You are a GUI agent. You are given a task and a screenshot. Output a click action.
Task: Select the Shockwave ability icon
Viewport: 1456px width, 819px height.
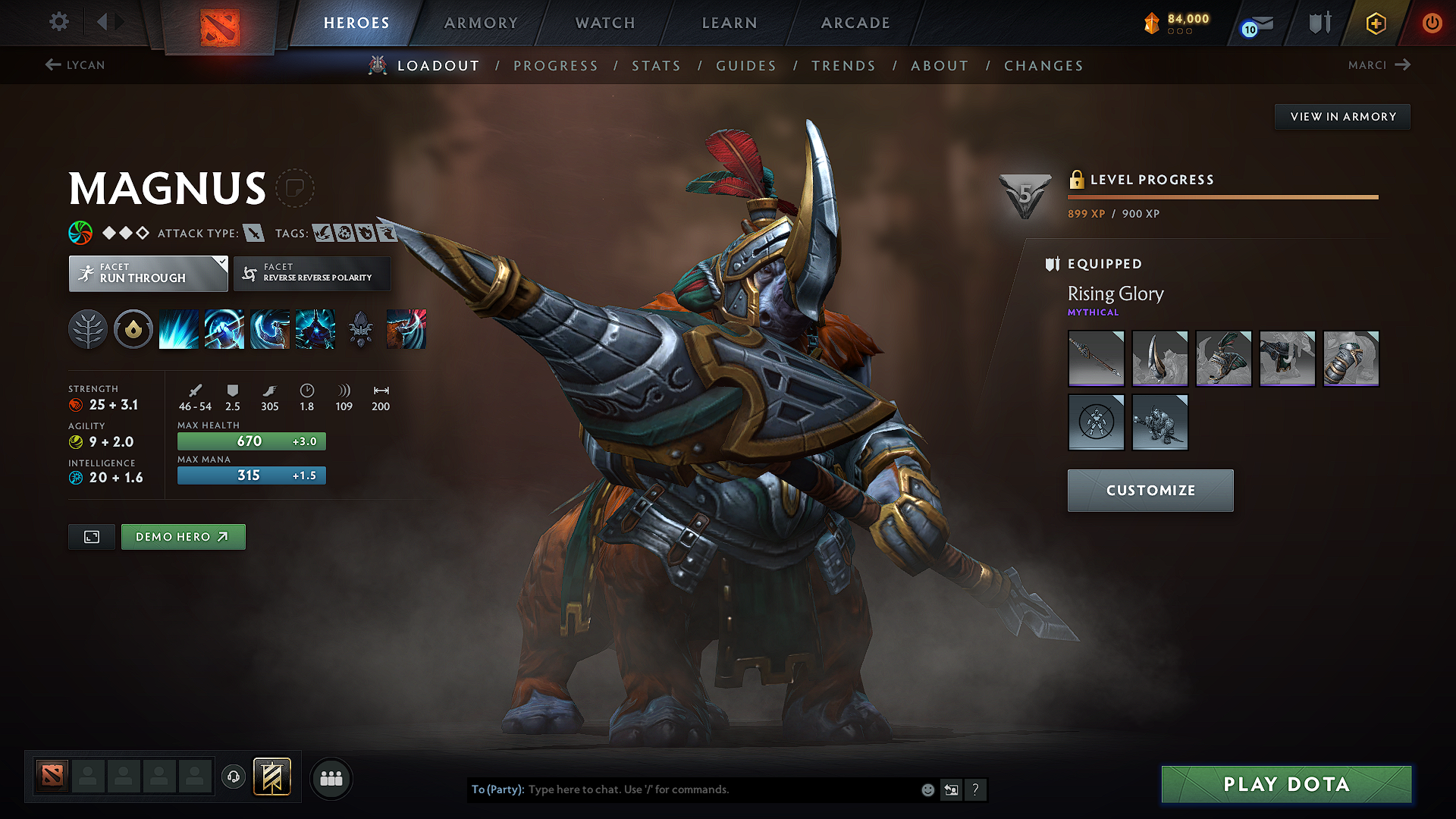point(178,328)
